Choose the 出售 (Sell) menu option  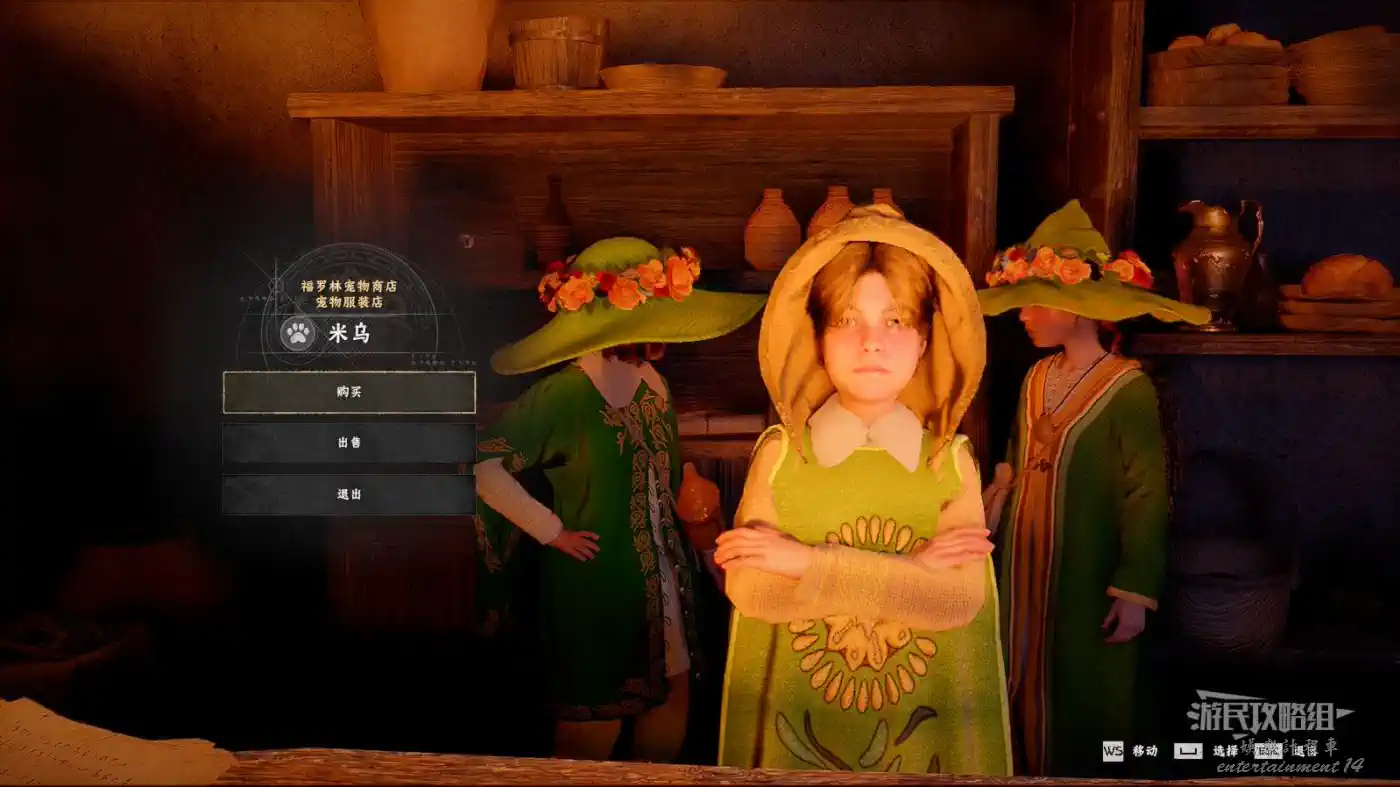coord(349,443)
